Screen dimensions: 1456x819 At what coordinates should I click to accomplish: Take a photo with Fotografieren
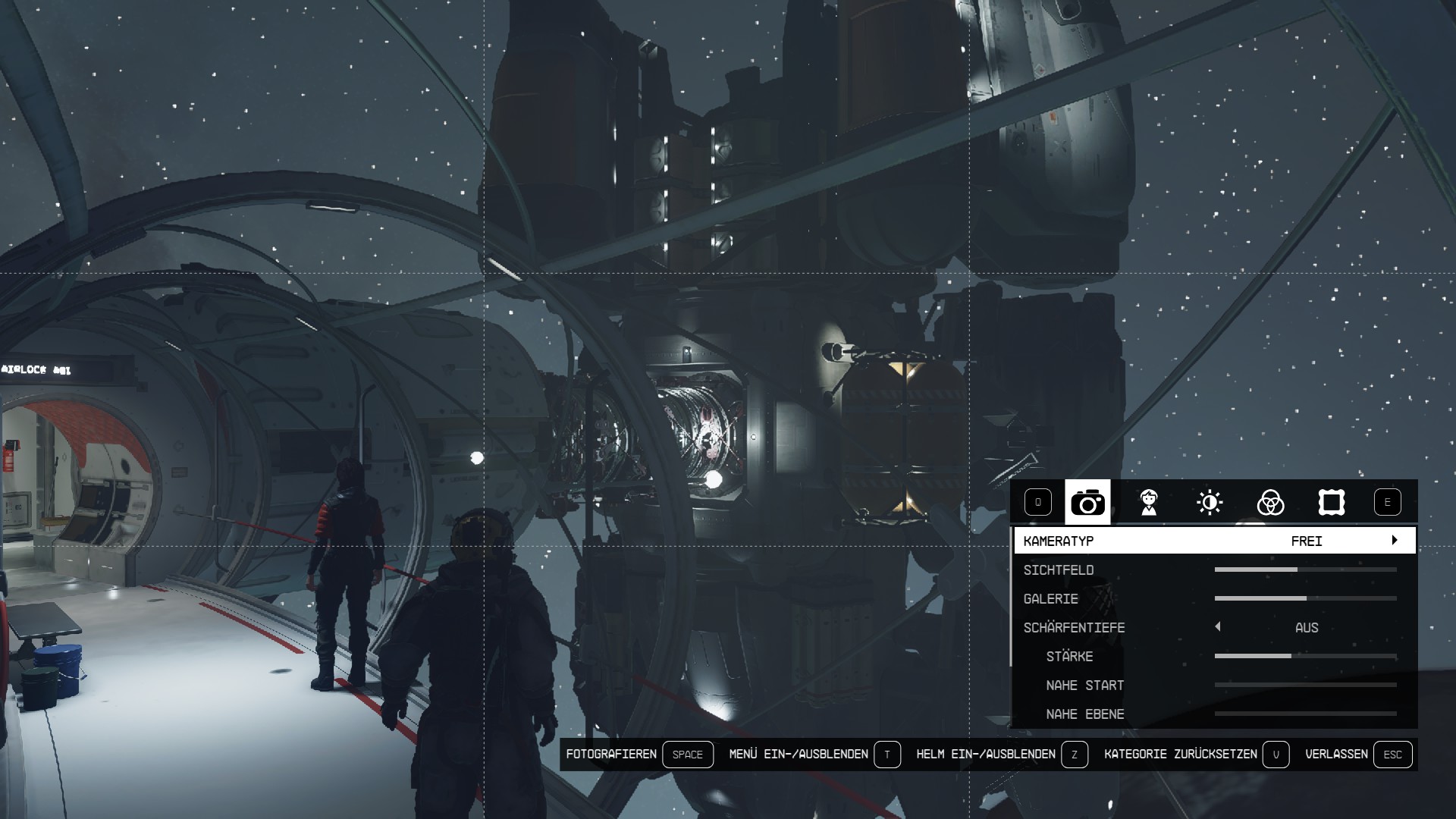coord(687,755)
